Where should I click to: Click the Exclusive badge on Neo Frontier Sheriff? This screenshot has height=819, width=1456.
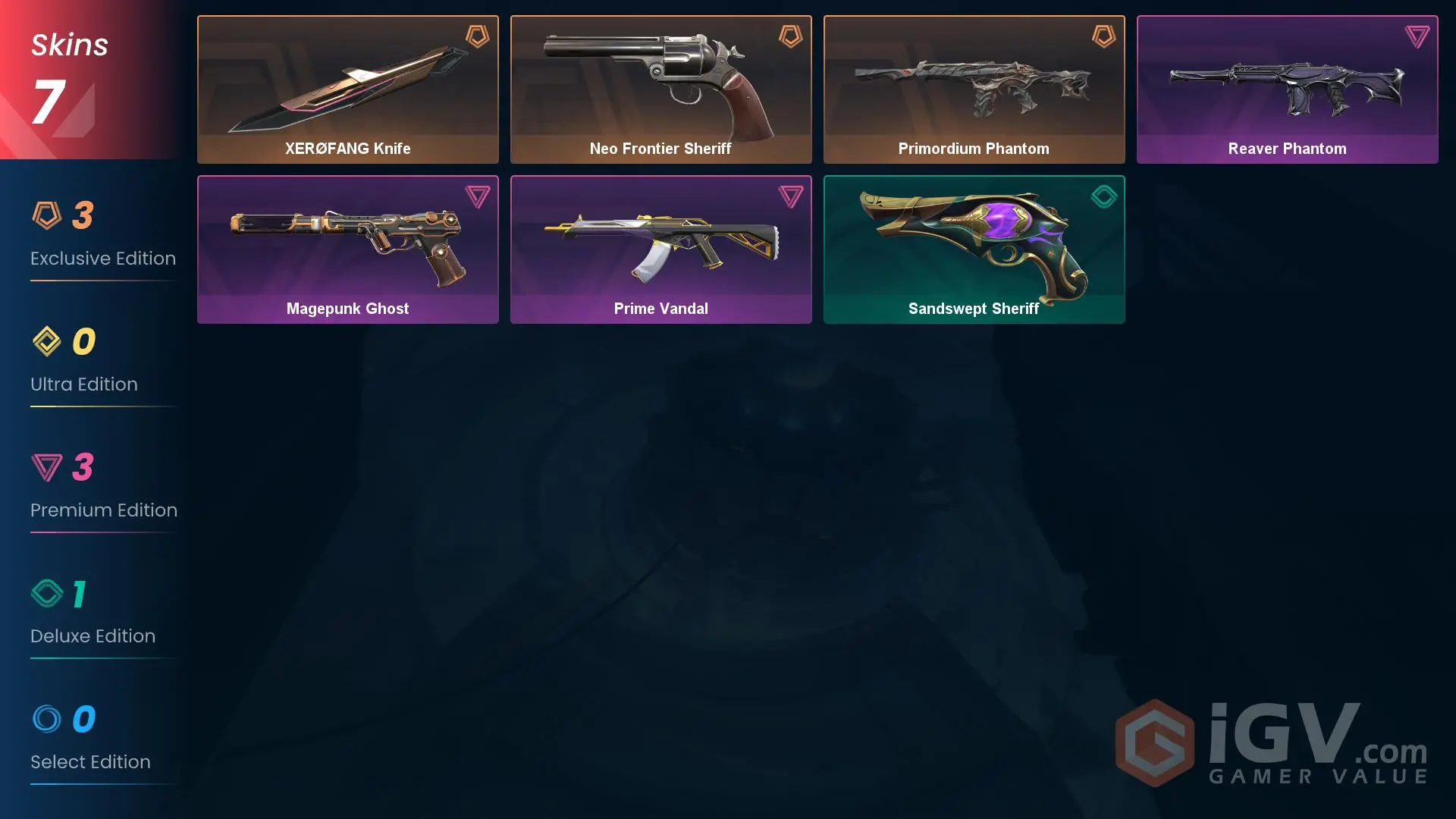click(x=790, y=36)
